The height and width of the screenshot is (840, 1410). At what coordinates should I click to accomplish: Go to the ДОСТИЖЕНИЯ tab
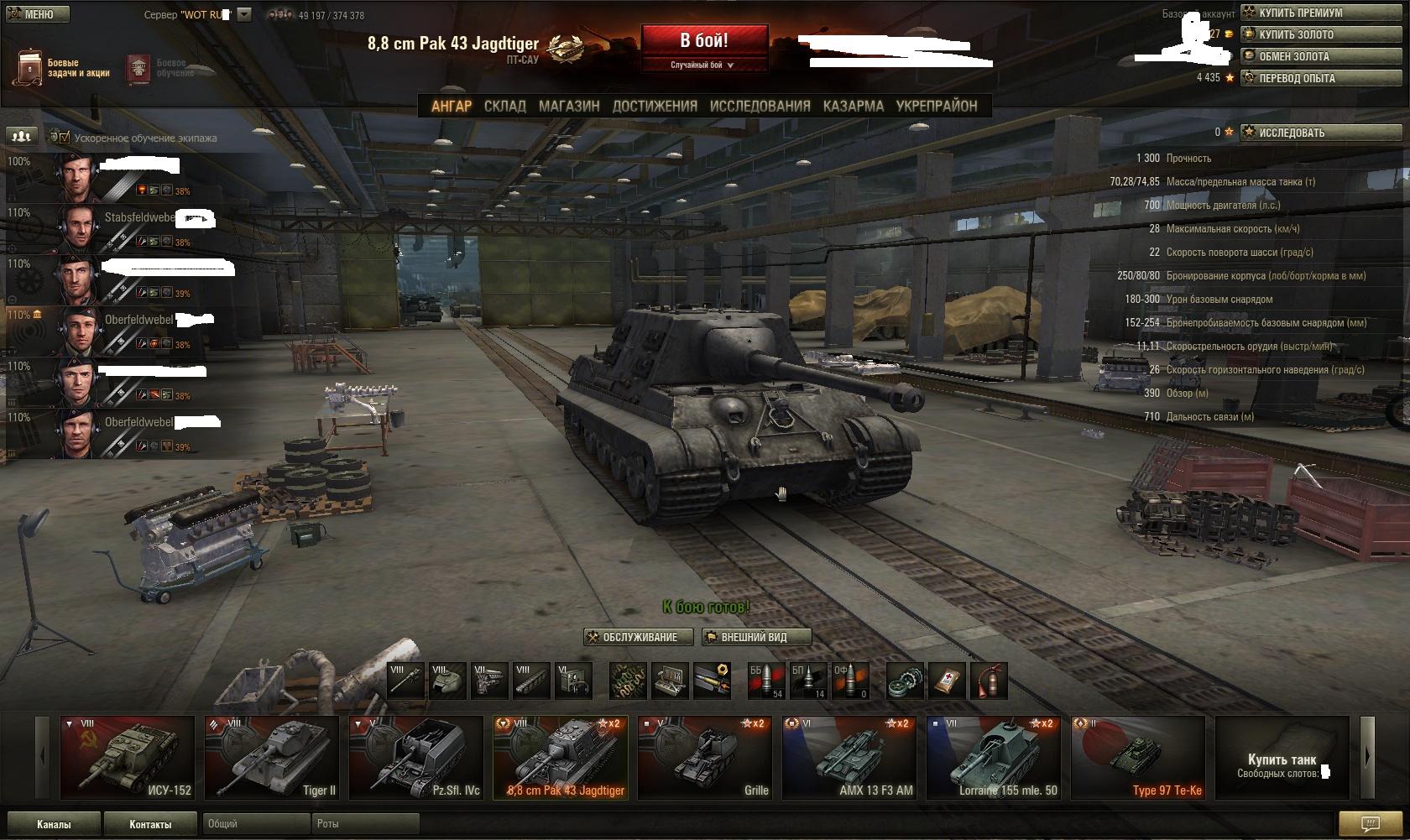pyautogui.click(x=655, y=106)
